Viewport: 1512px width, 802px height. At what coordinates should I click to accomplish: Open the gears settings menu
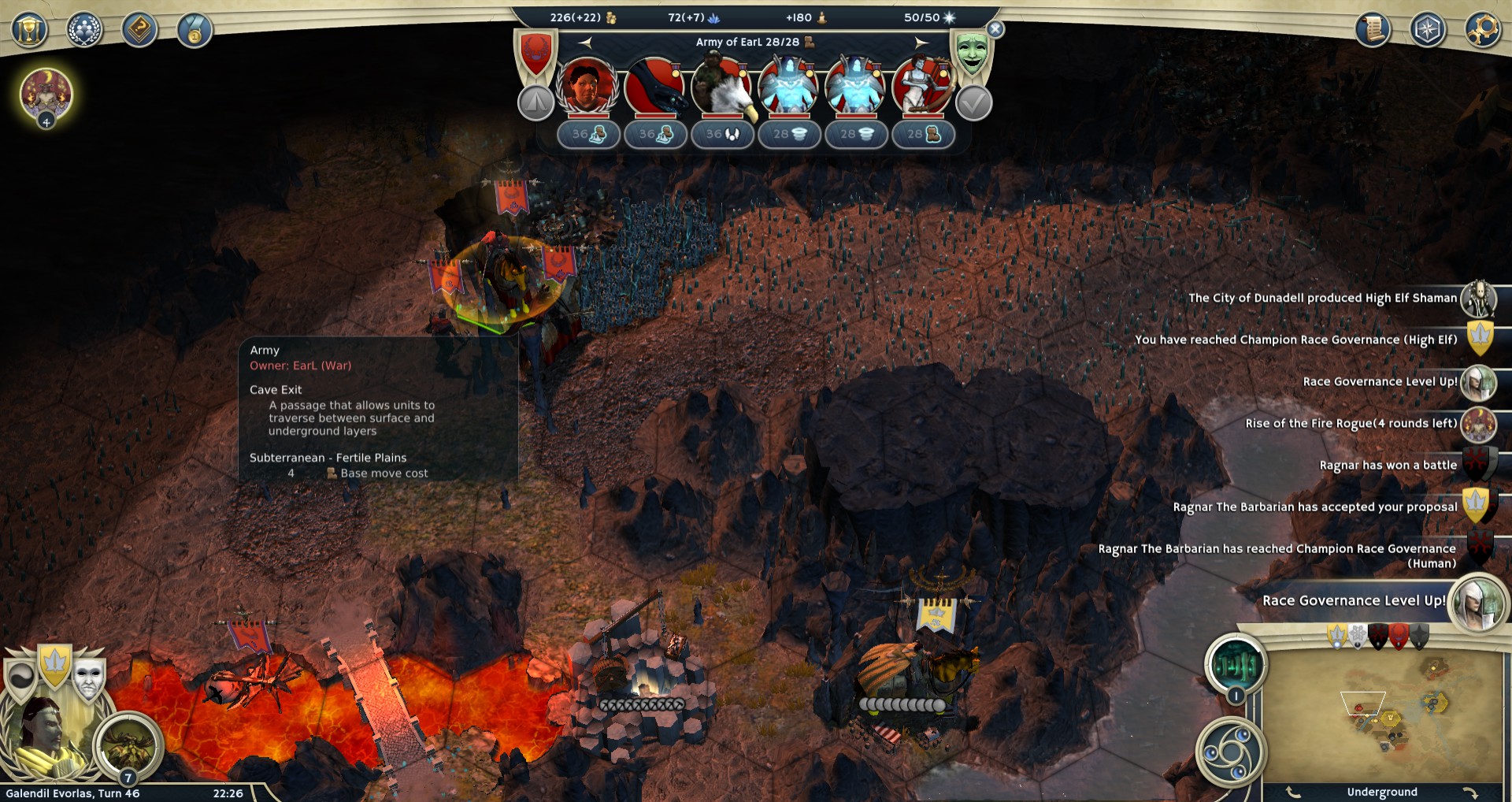tap(1482, 30)
